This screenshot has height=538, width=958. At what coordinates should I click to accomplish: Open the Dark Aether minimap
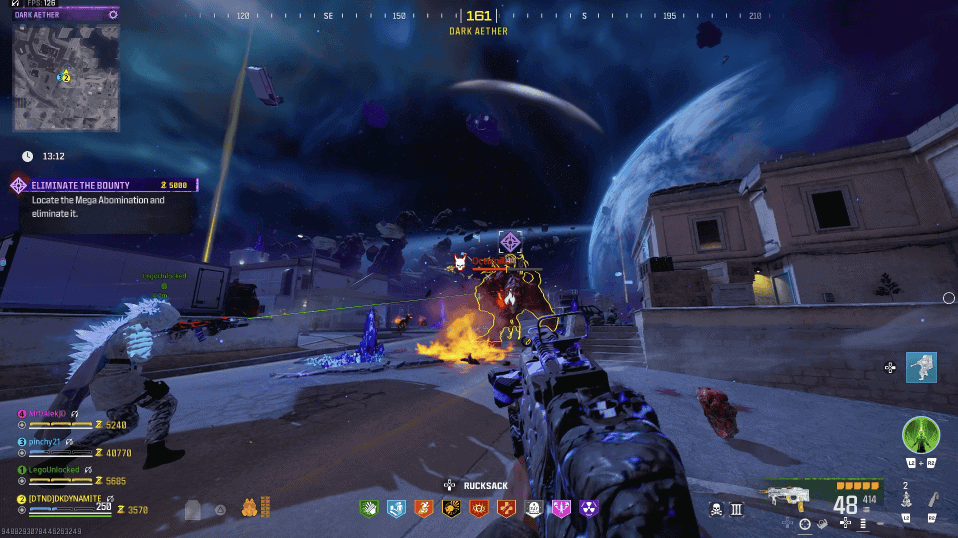point(66,76)
